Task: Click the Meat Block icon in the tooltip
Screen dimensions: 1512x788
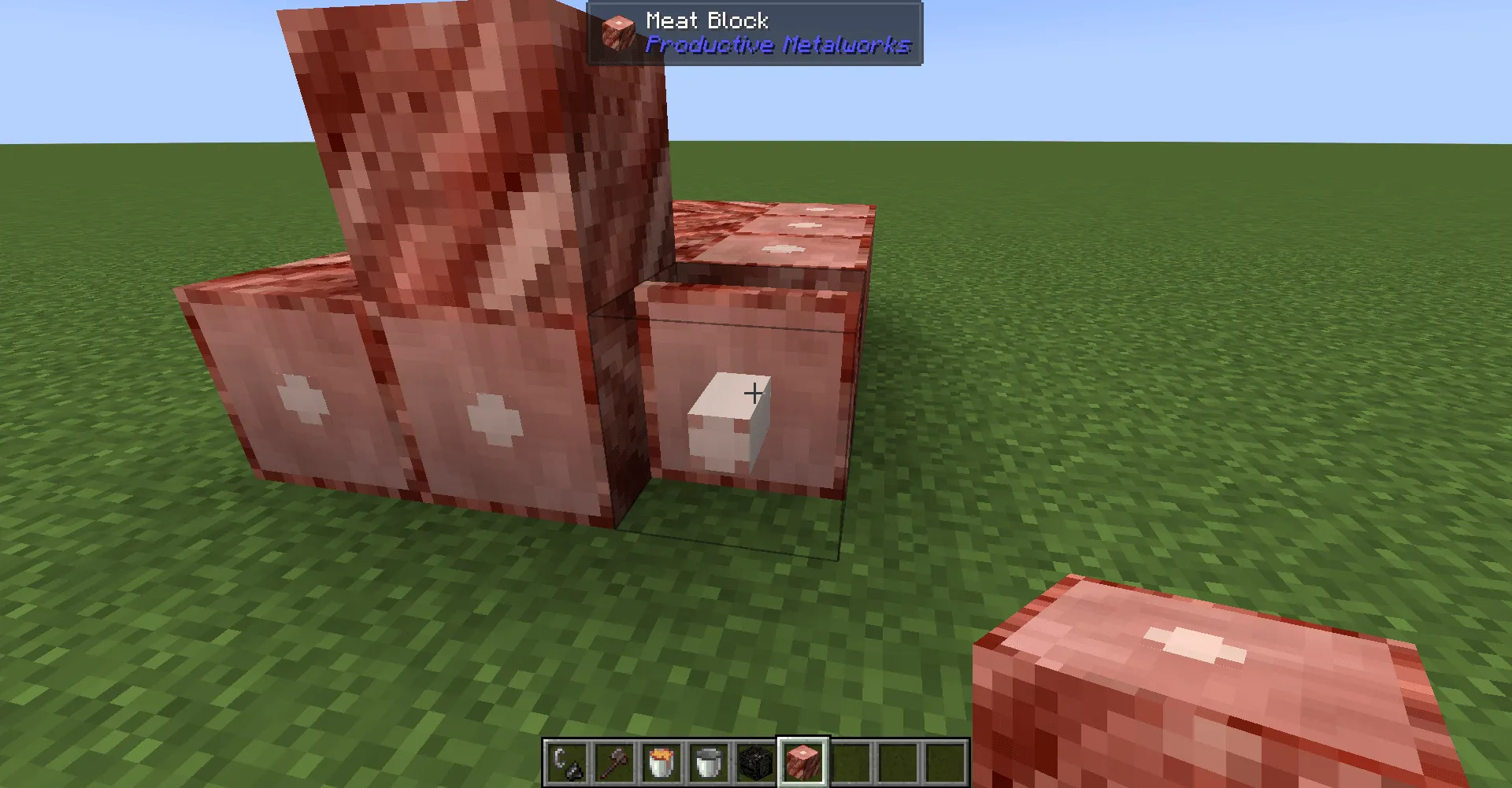Action: point(618,31)
